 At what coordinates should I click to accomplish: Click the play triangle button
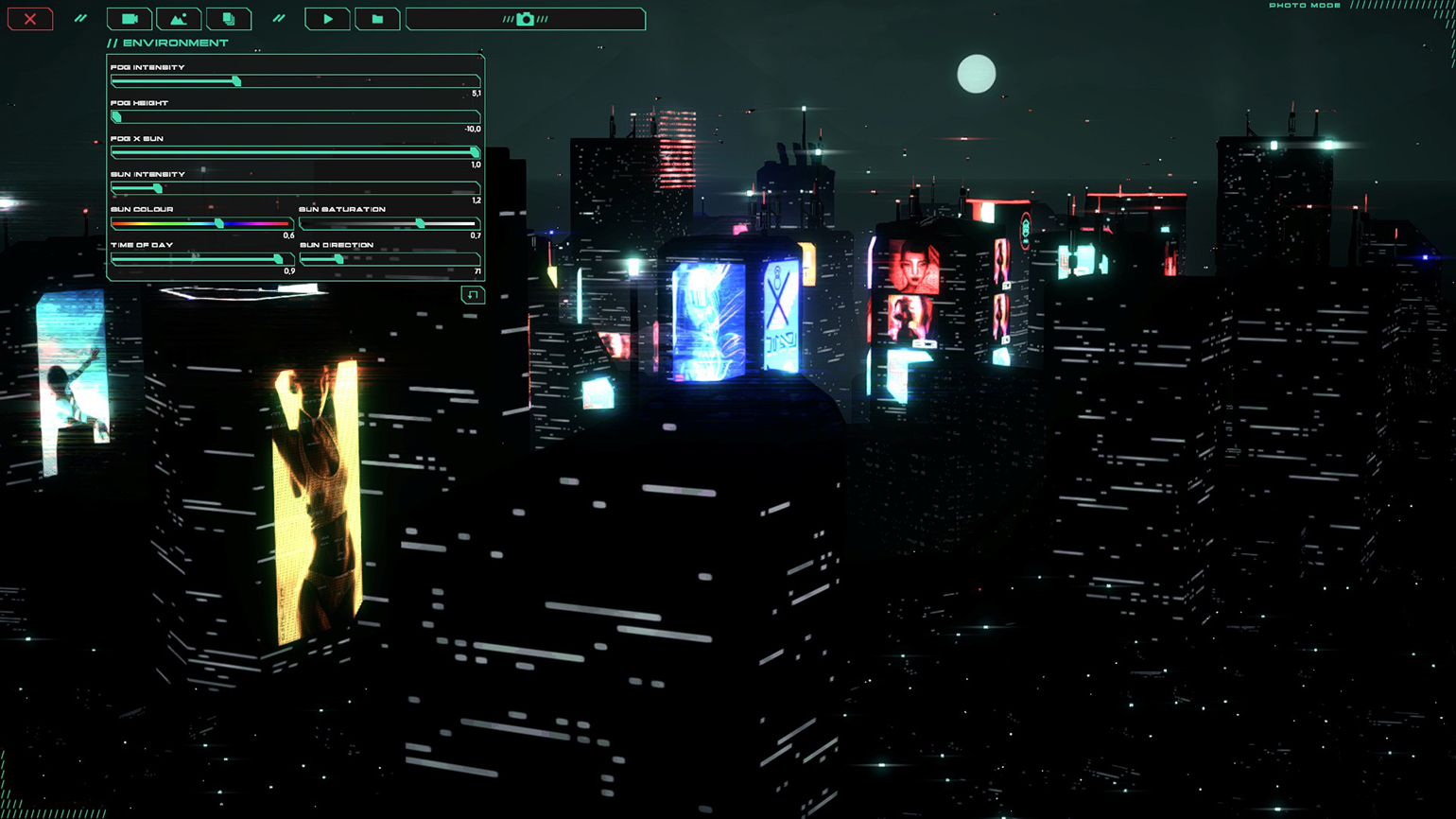point(327,19)
